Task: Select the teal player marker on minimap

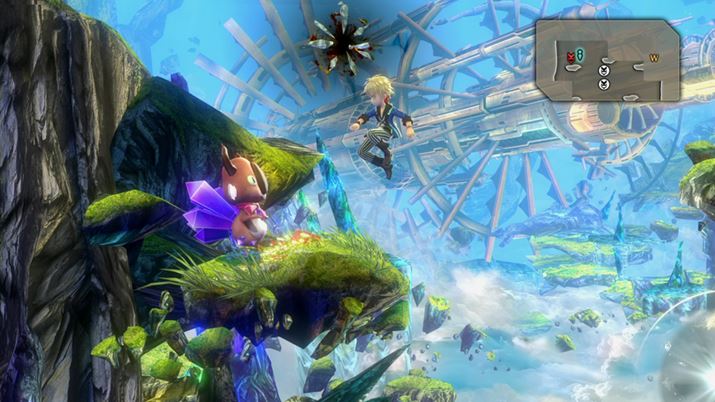Action: 579,56
